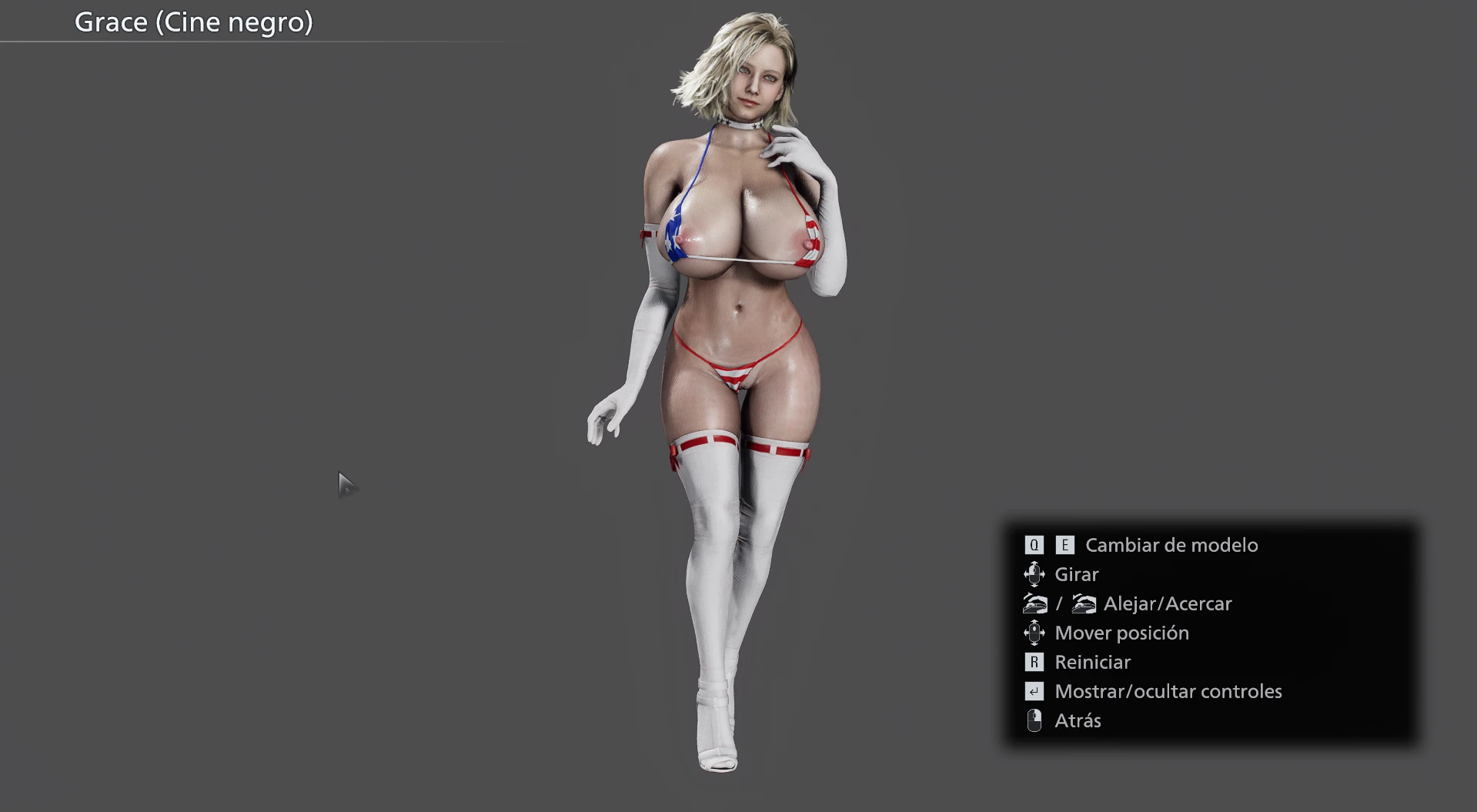The height and width of the screenshot is (812, 1477).
Task: Toggle to the next model using Cambiar de modelo
Action: [x=1171, y=545]
